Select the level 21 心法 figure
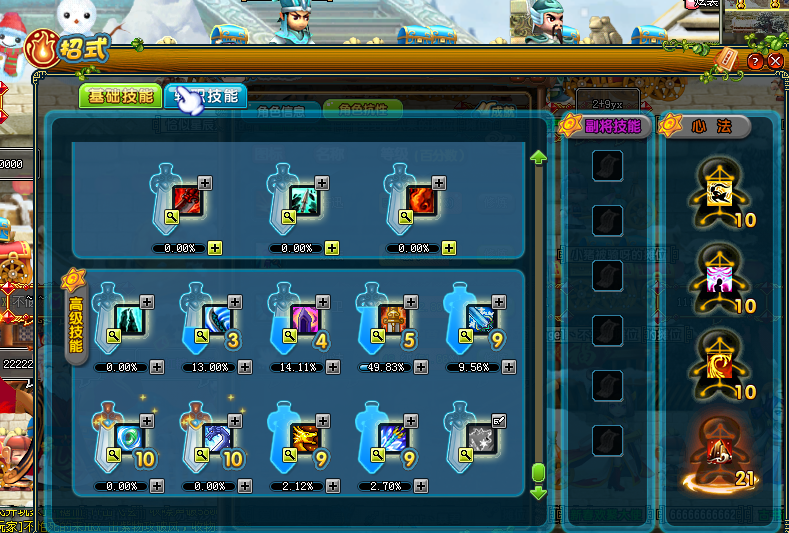This screenshot has width=789, height=533. 717,461
